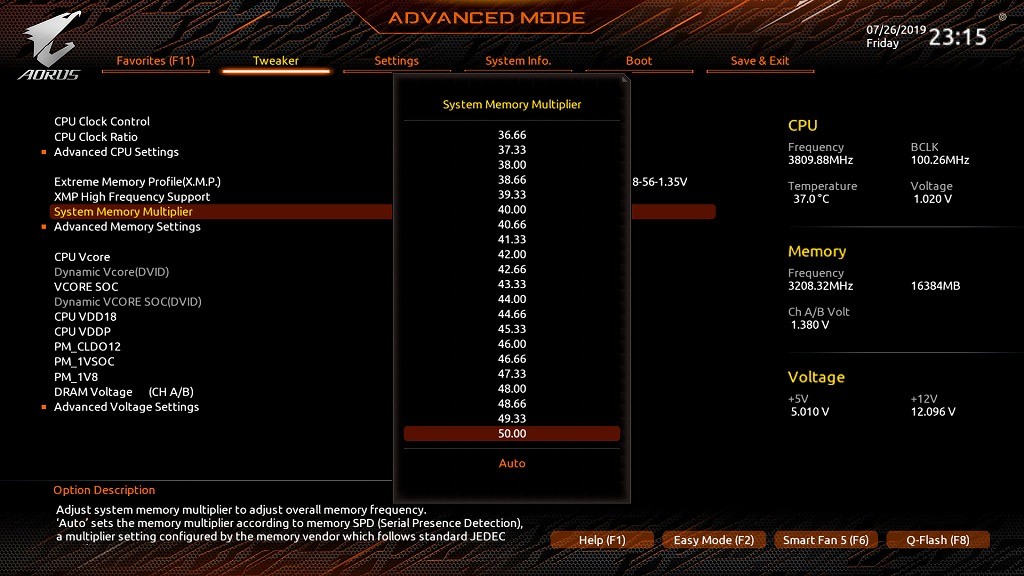Open the Settings tab
1024x576 pixels.
[x=396, y=61]
